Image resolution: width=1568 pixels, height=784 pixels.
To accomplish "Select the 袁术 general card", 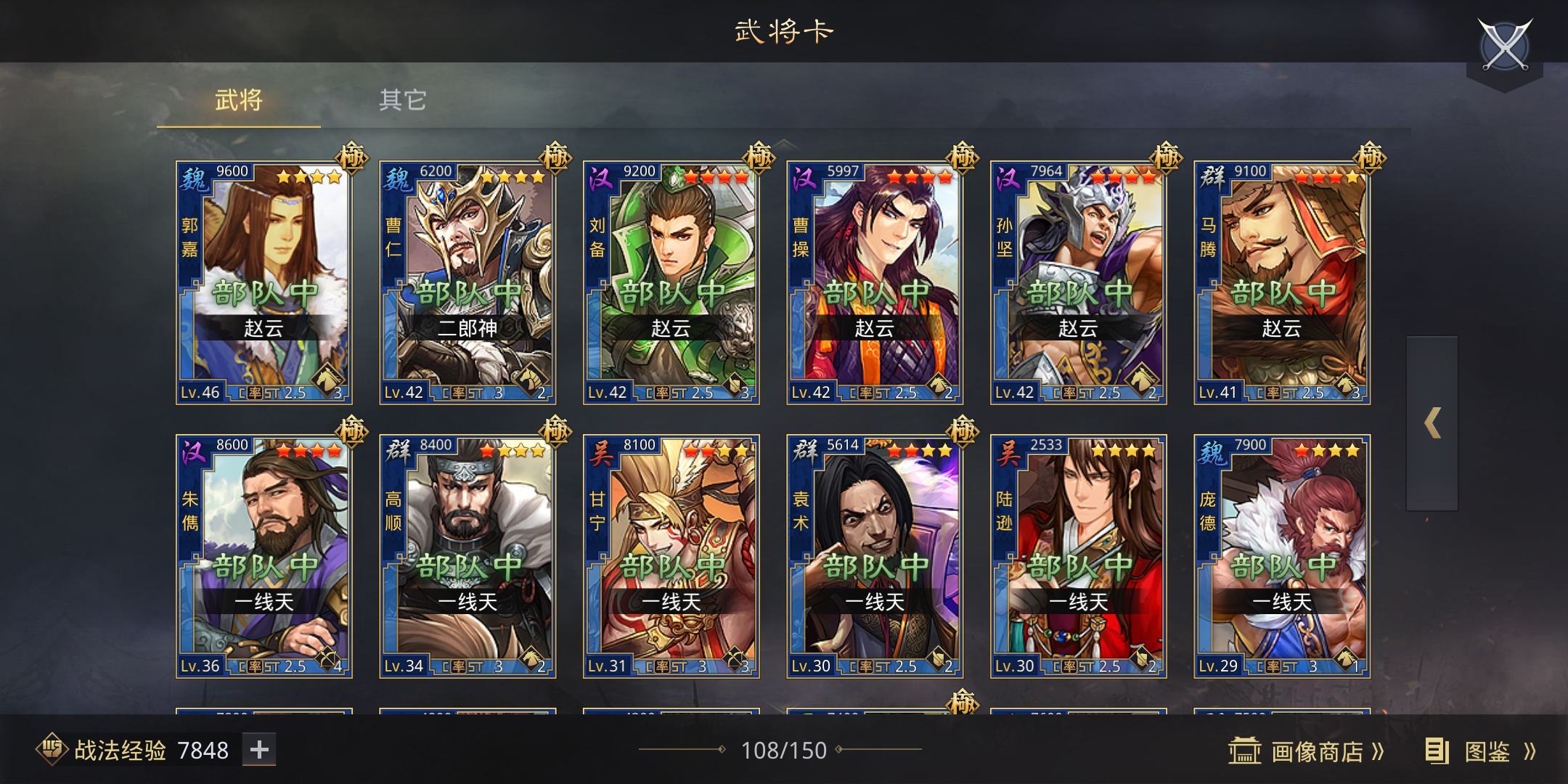I will pyautogui.click(x=875, y=555).
